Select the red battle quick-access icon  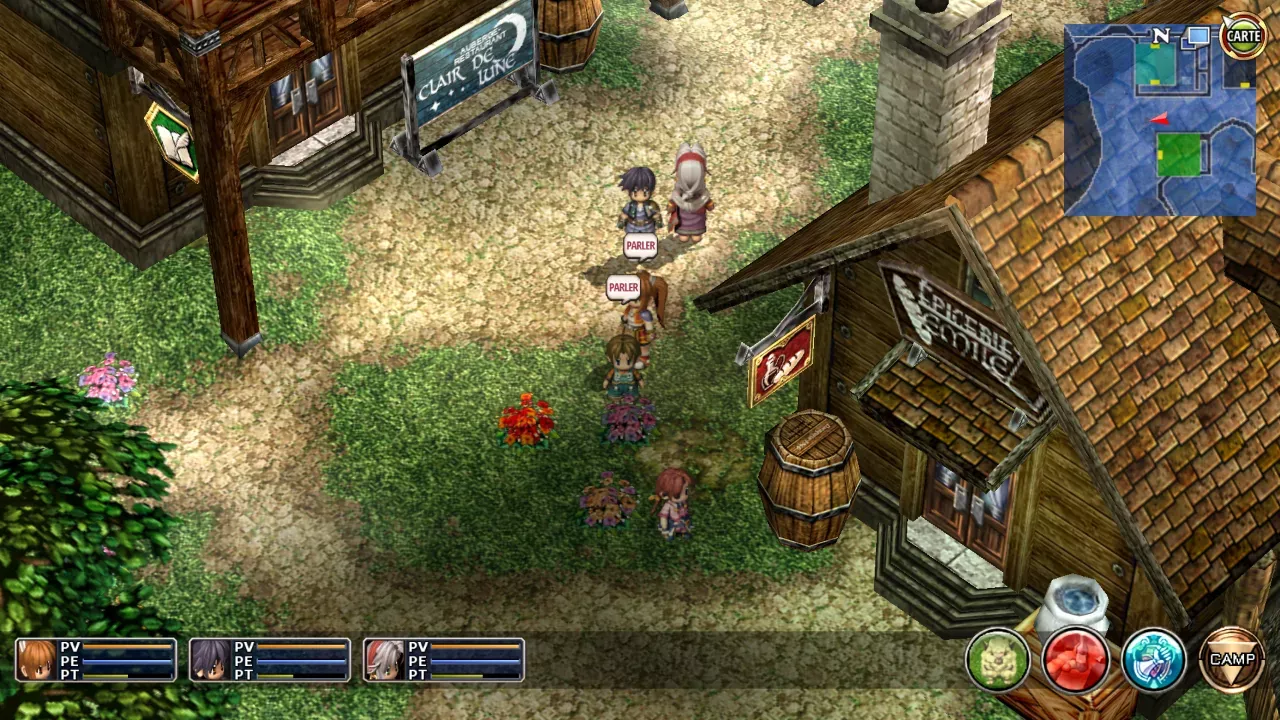pos(1075,658)
